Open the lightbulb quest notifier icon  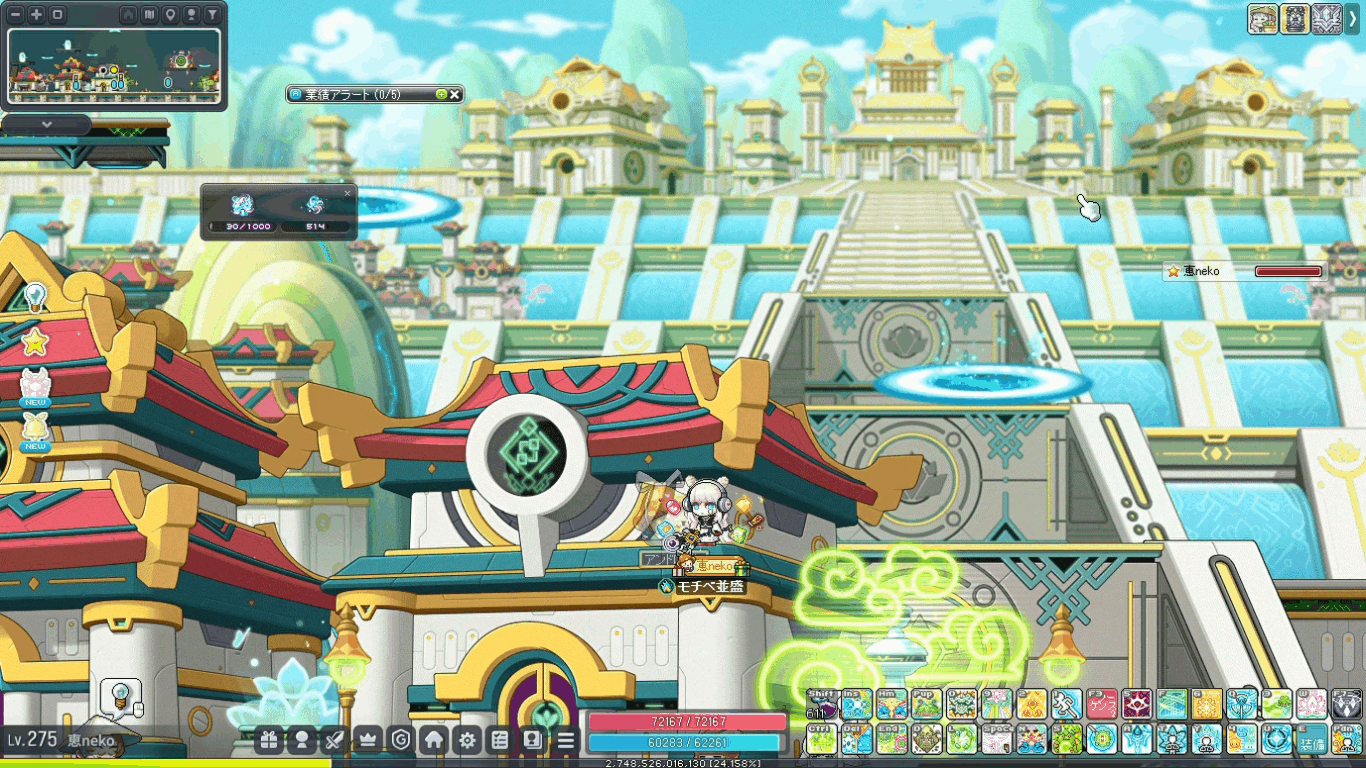(35, 296)
